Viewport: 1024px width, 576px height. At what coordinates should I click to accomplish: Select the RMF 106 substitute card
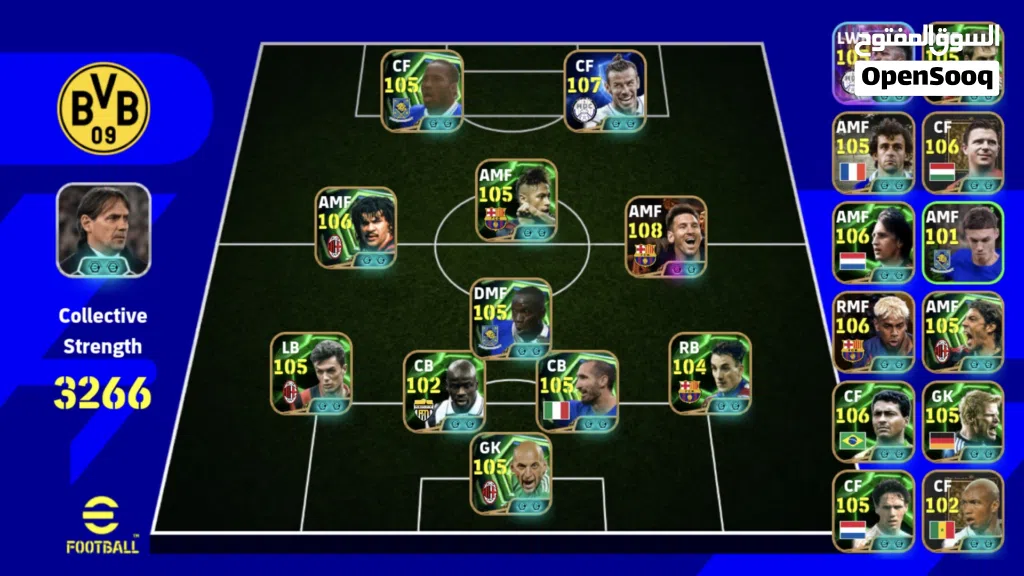pos(873,332)
